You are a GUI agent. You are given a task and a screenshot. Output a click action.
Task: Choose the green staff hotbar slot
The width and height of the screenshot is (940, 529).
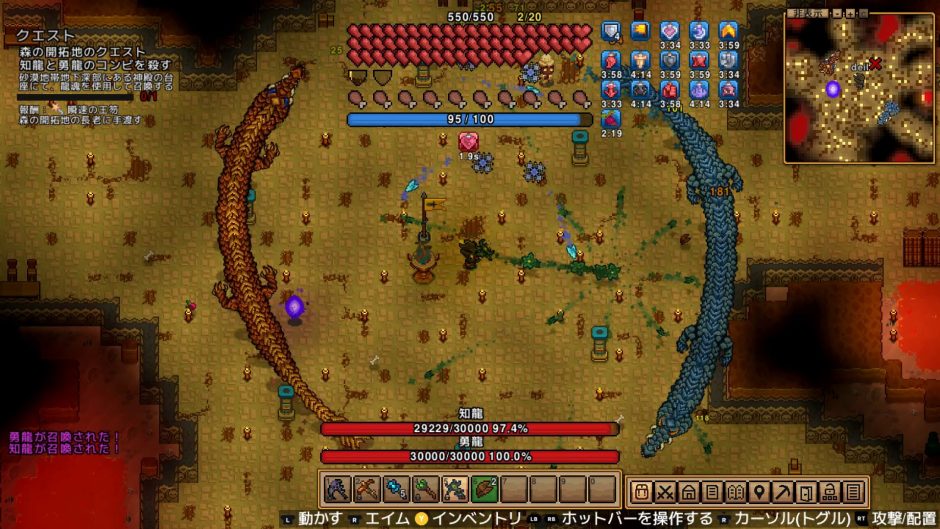(423, 490)
